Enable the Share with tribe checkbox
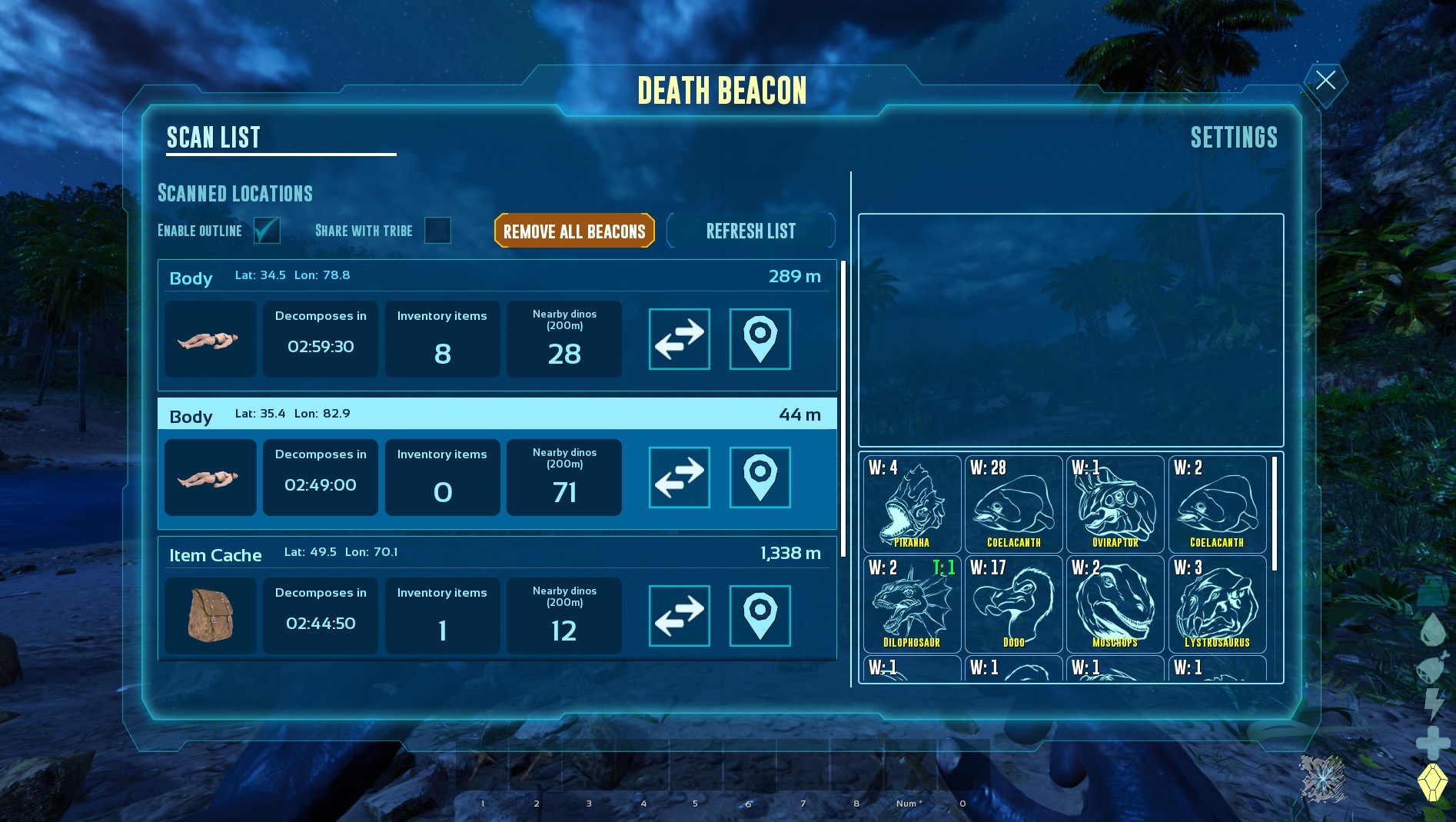The width and height of the screenshot is (1456, 822). (437, 231)
